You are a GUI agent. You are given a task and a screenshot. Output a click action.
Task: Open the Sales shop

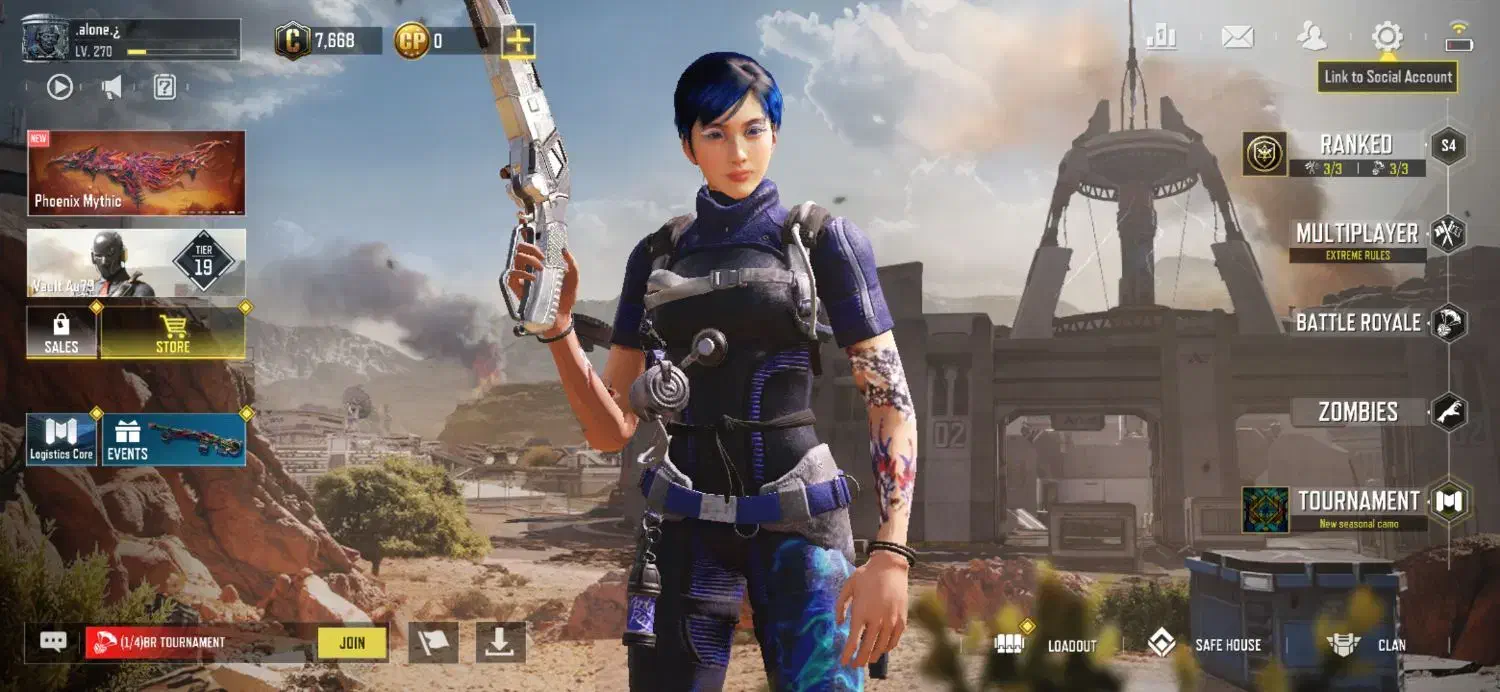tap(62, 333)
